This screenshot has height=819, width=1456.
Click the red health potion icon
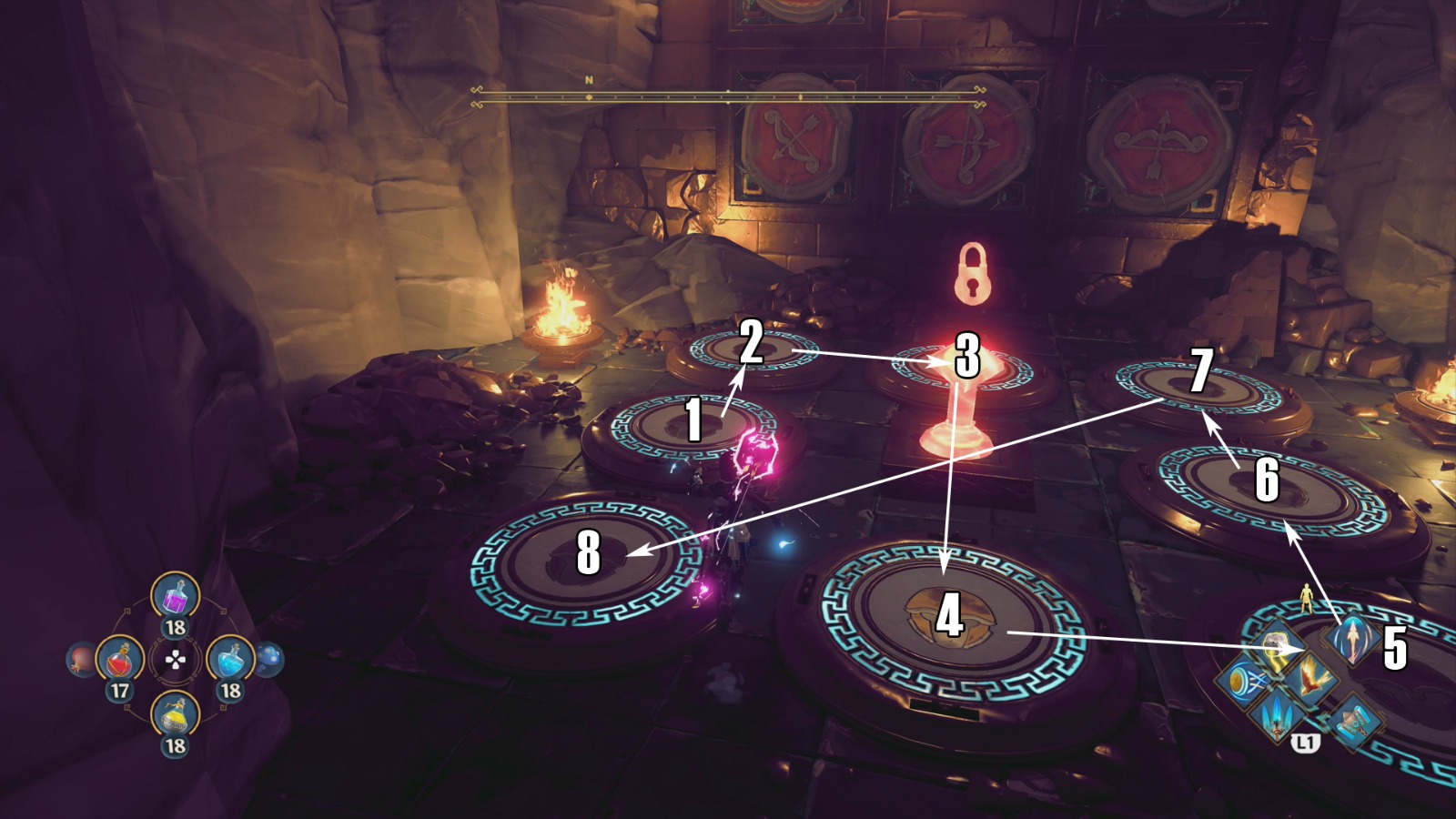[120, 661]
